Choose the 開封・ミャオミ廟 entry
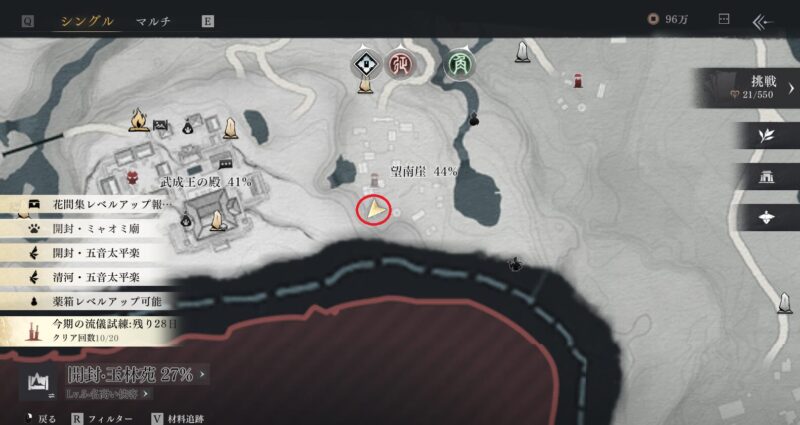The image size is (800, 425). point(96,228)
